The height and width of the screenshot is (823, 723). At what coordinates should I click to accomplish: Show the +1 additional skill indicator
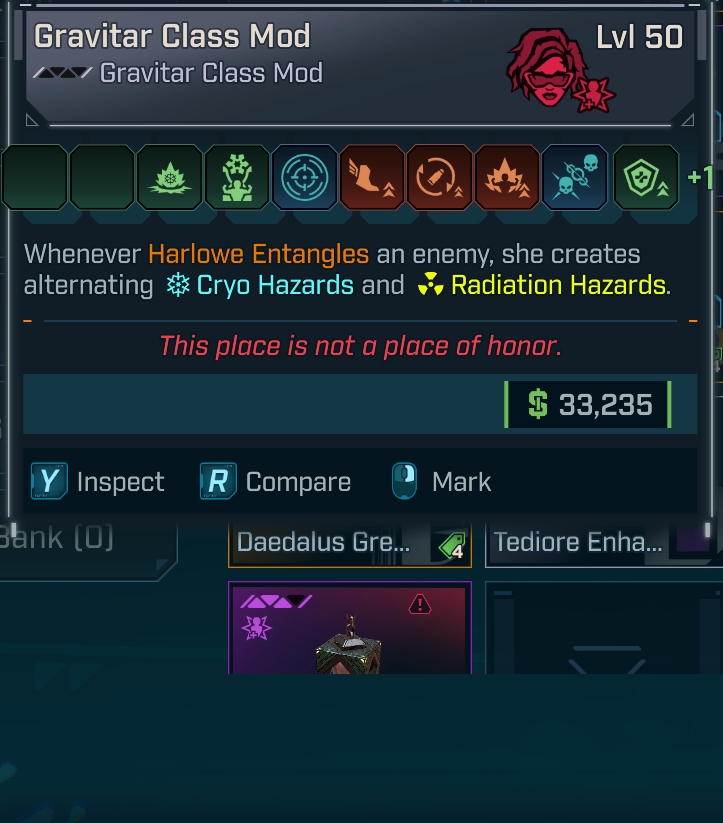point(701,178)
